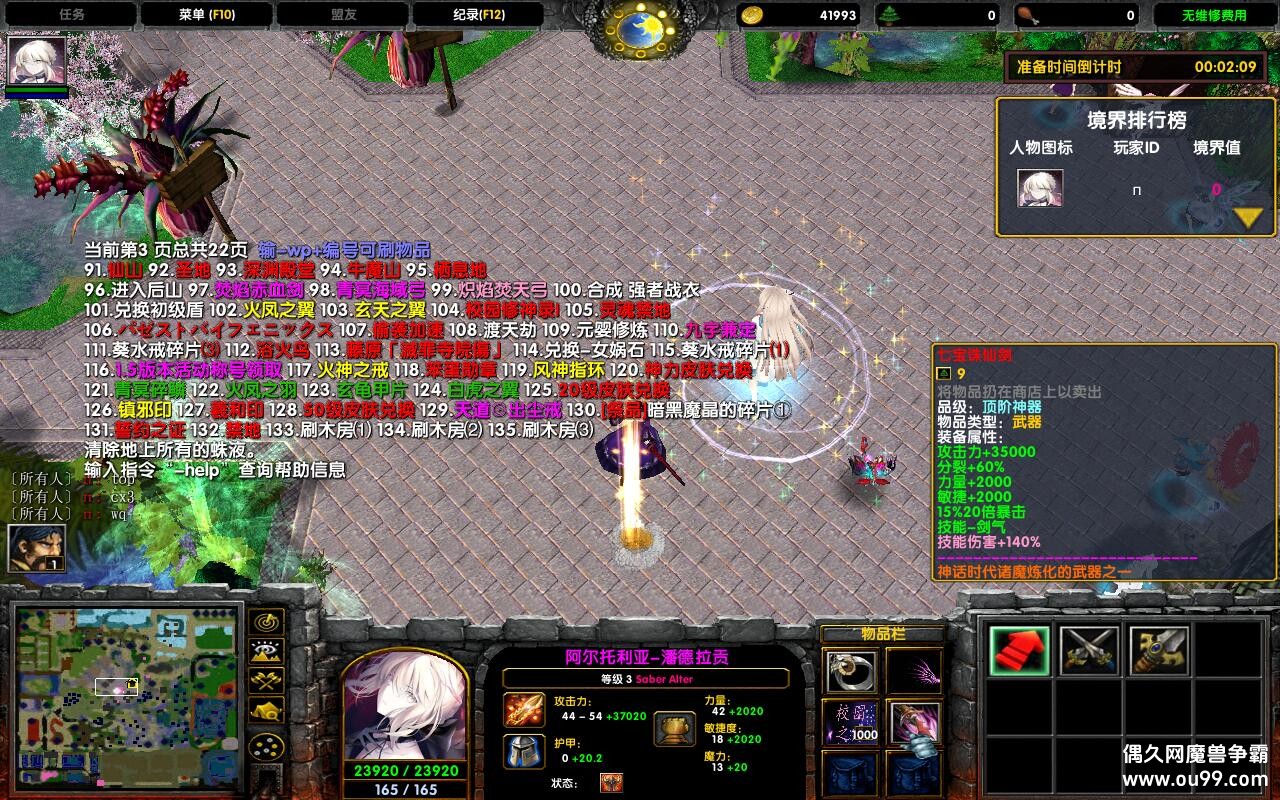Toggle the formation movement button
The width and height of the screenshot is (1280, 800).
point(266,747)
